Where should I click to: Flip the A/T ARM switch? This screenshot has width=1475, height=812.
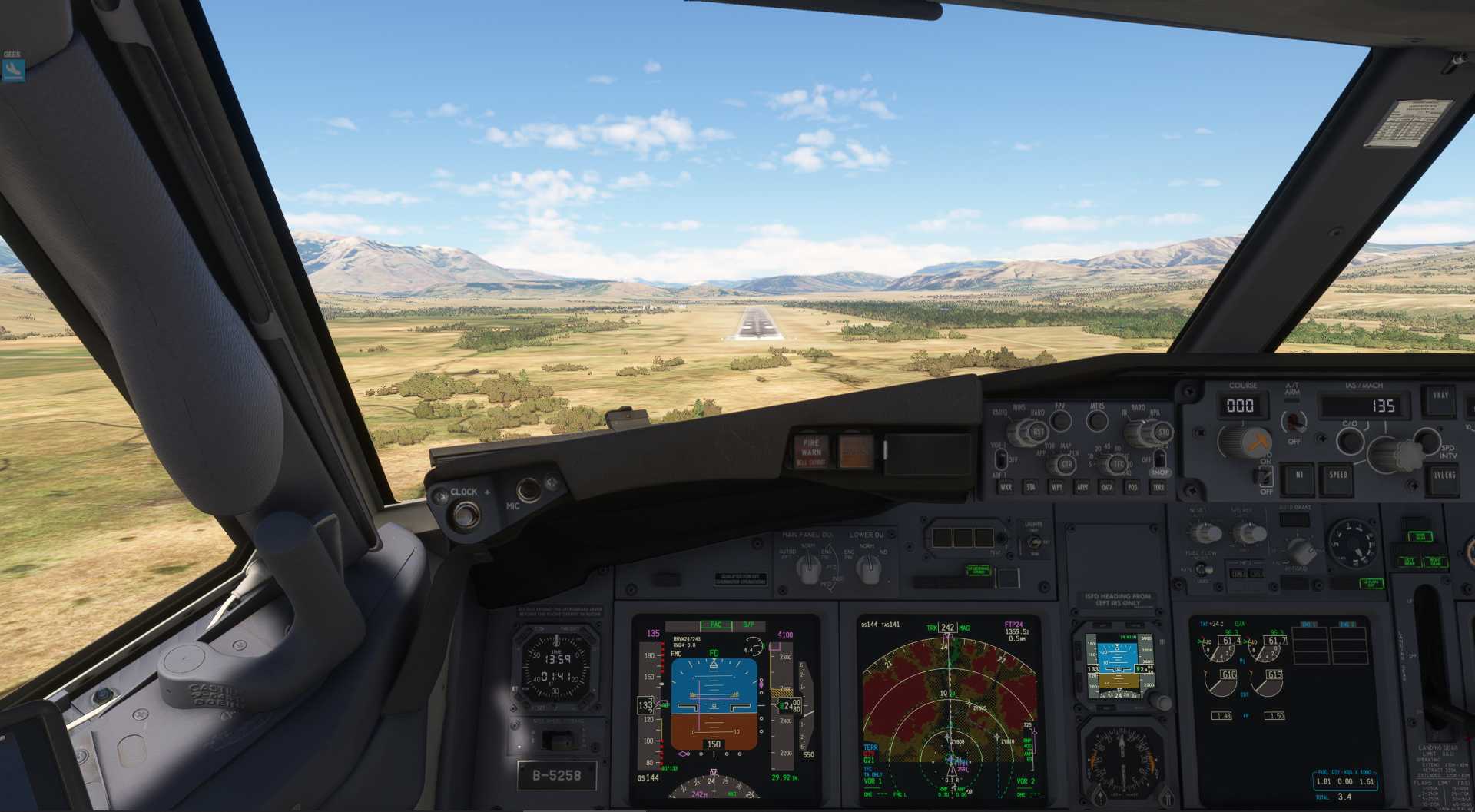pyautogui.click(x=1294, y=421)
